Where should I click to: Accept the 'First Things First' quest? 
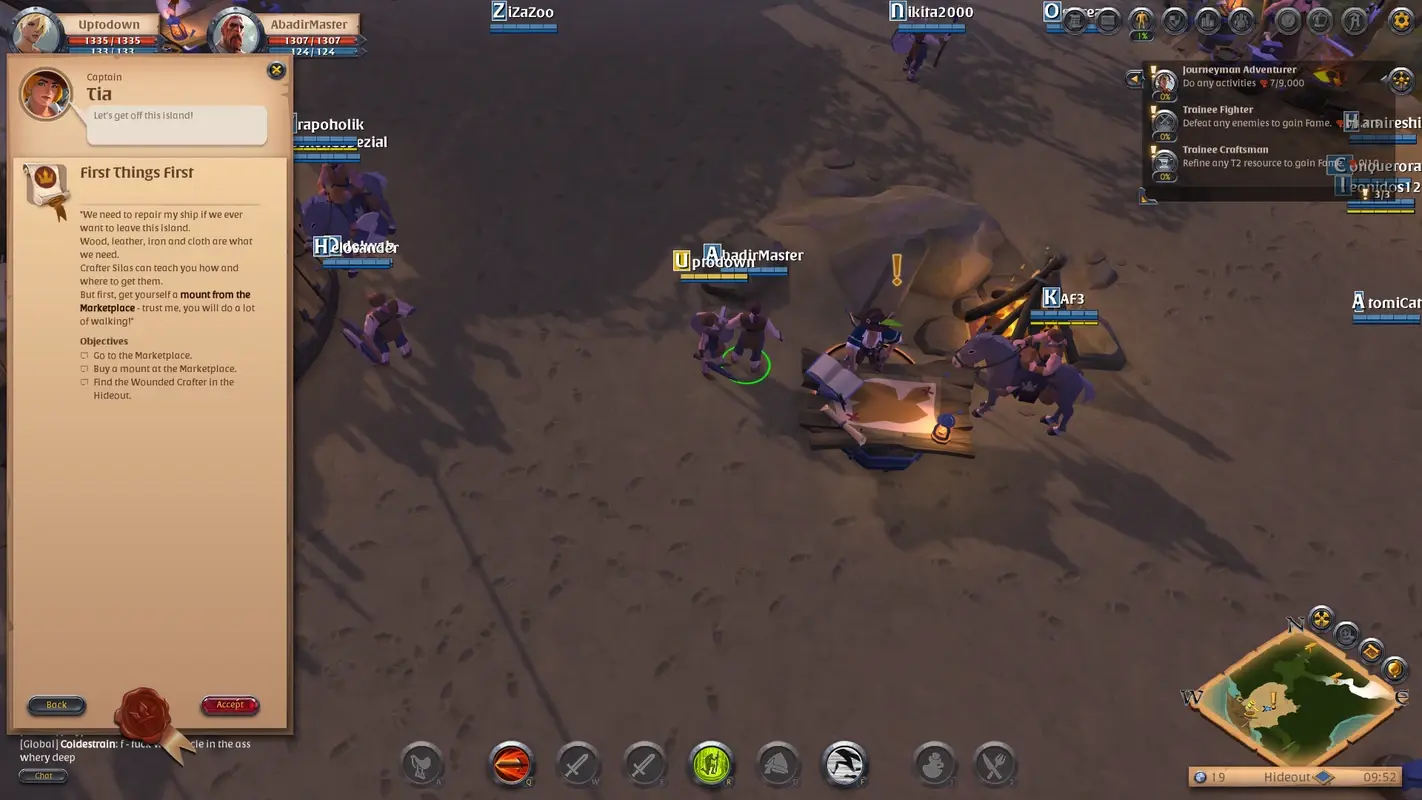(229, 705)
